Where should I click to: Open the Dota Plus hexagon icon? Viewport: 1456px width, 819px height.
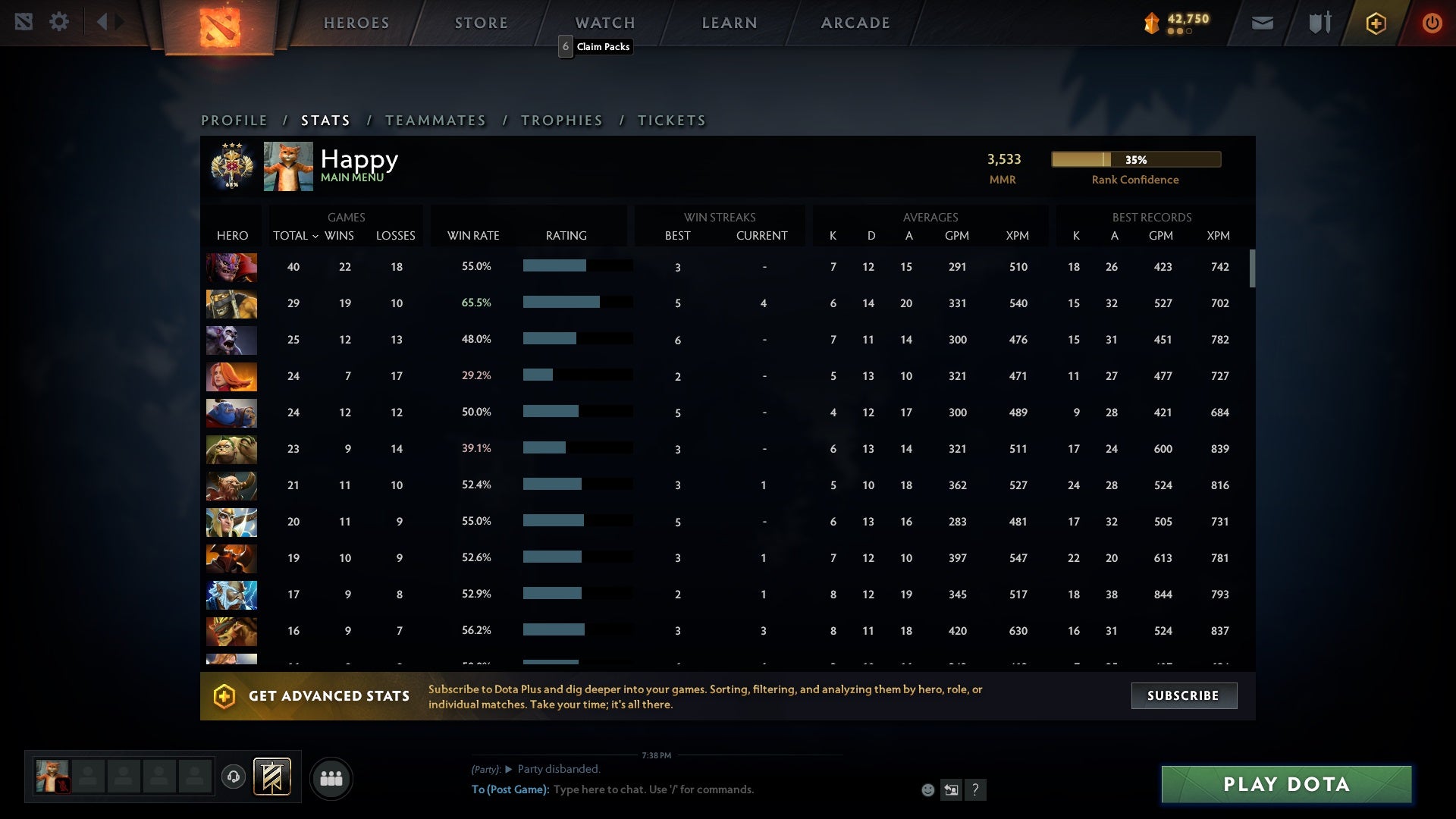pos(1376,23)
